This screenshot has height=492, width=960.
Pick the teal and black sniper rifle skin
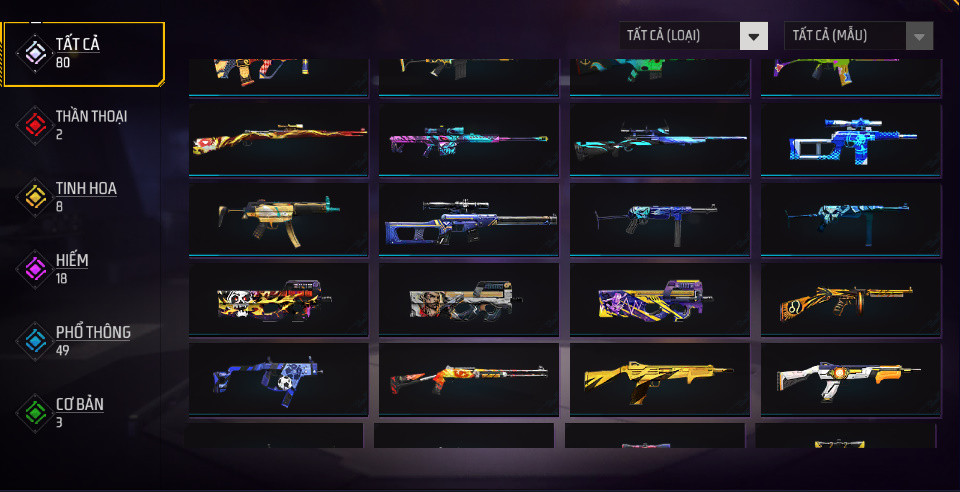coord(659,140)
